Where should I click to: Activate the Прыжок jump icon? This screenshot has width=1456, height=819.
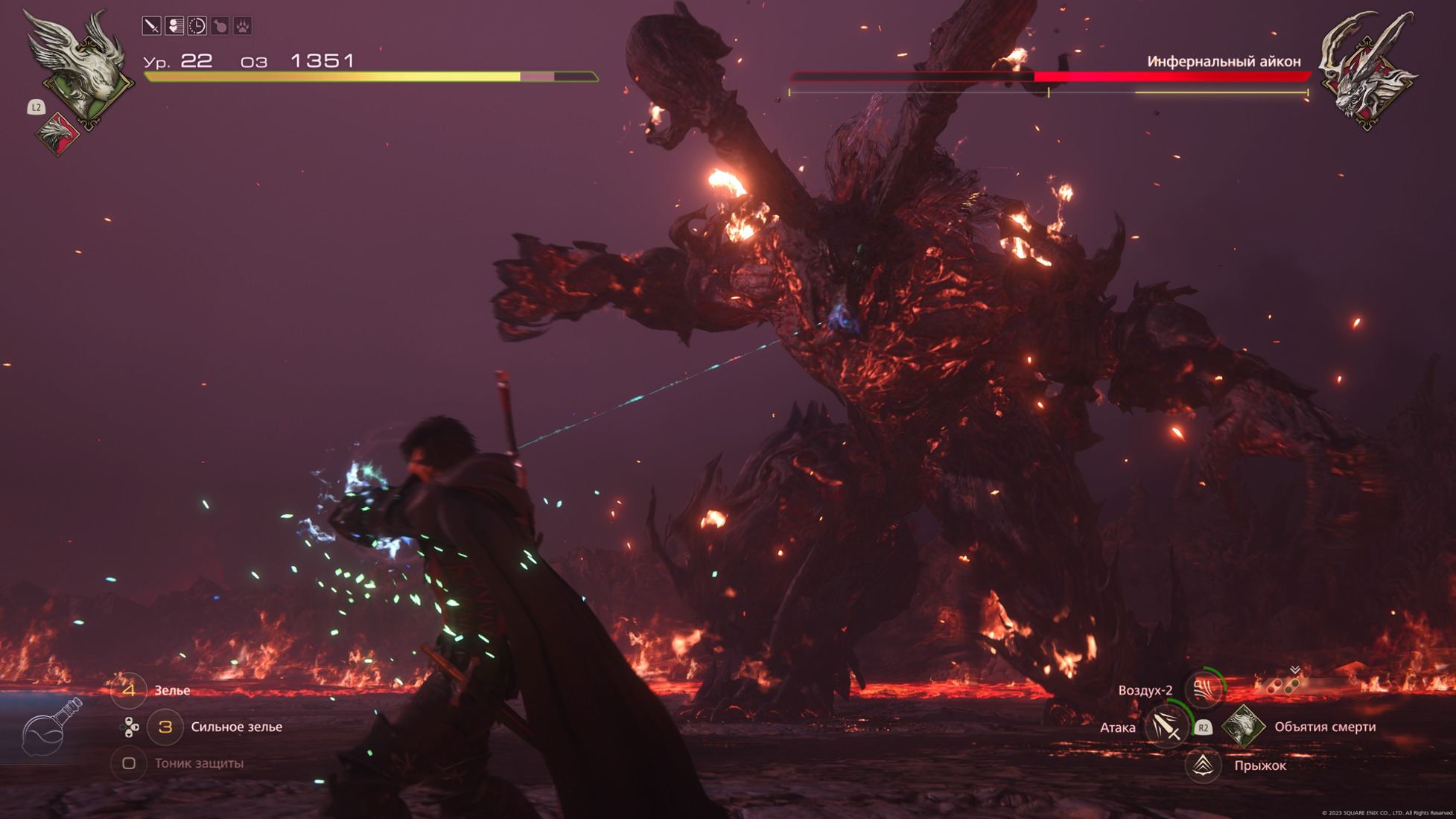pos(1203,765)
